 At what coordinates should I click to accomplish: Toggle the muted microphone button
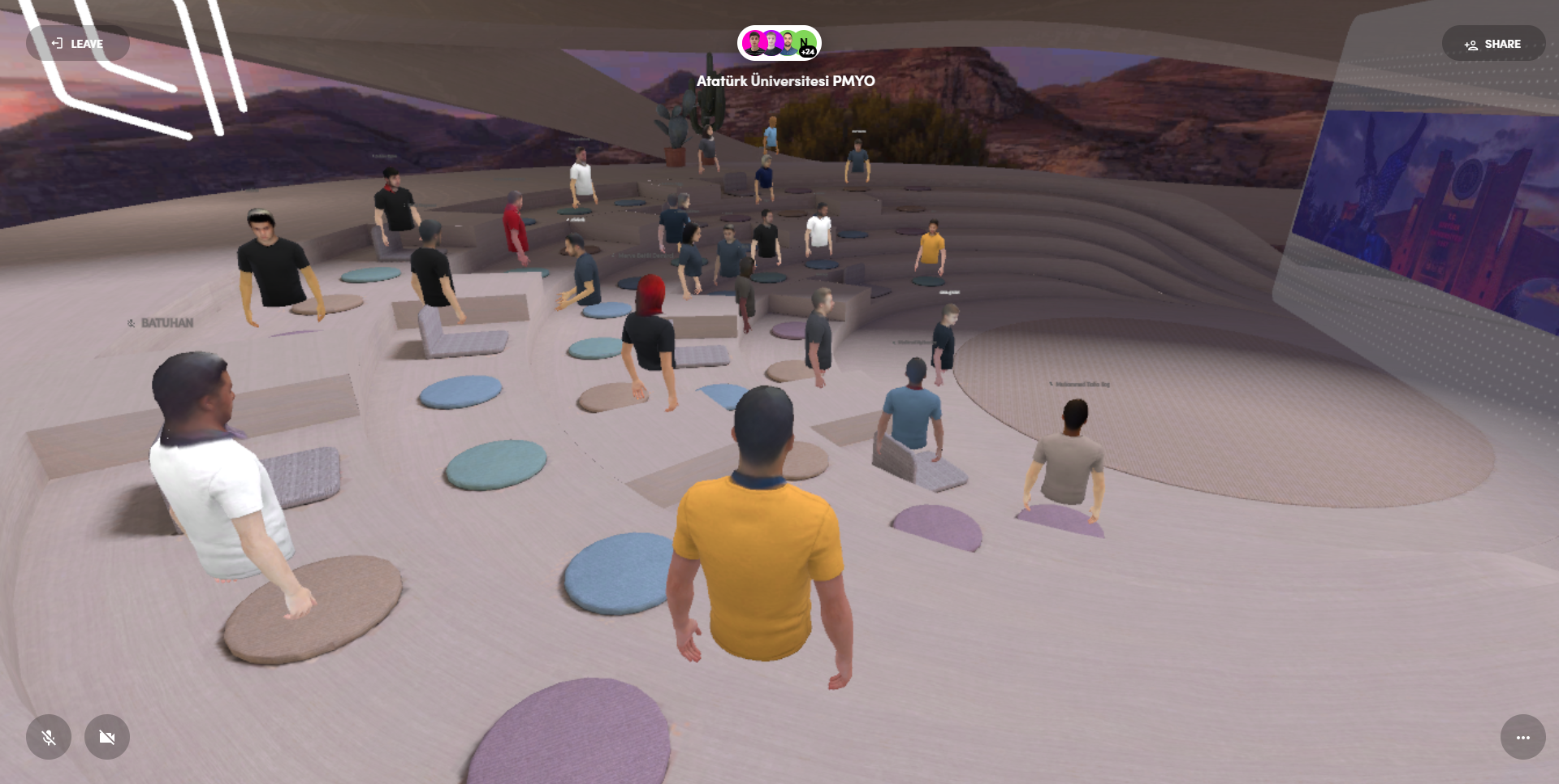click(49, 737)
